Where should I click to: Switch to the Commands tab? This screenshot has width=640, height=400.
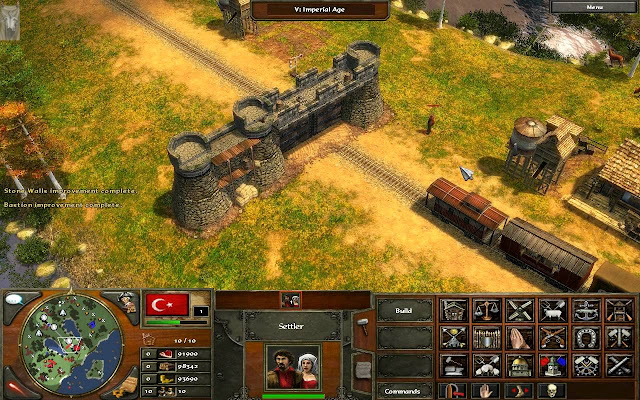pos(405,390)
